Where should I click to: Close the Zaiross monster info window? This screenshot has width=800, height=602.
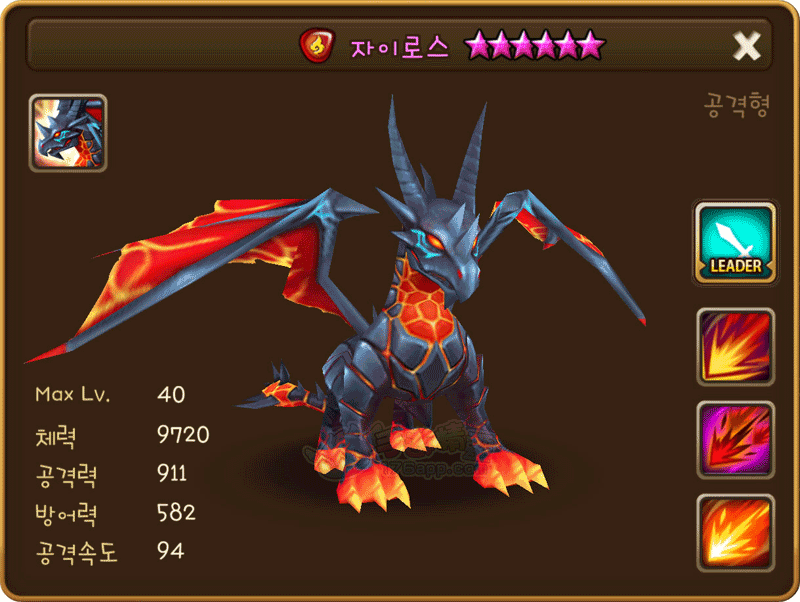coord(747,45)
